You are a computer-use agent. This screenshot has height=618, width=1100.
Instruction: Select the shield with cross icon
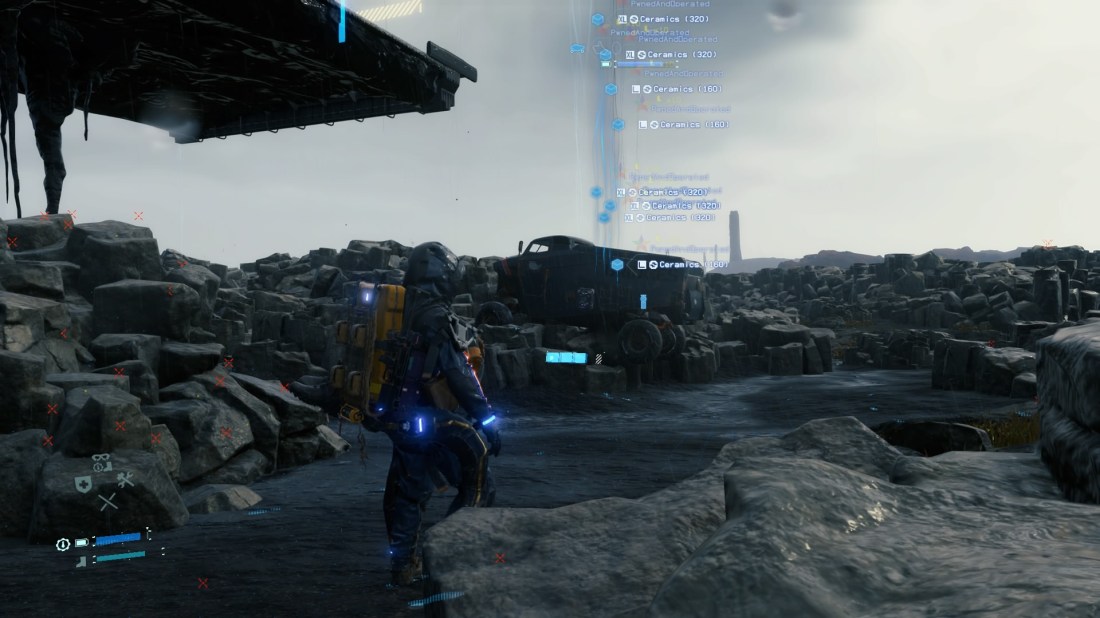84,484
